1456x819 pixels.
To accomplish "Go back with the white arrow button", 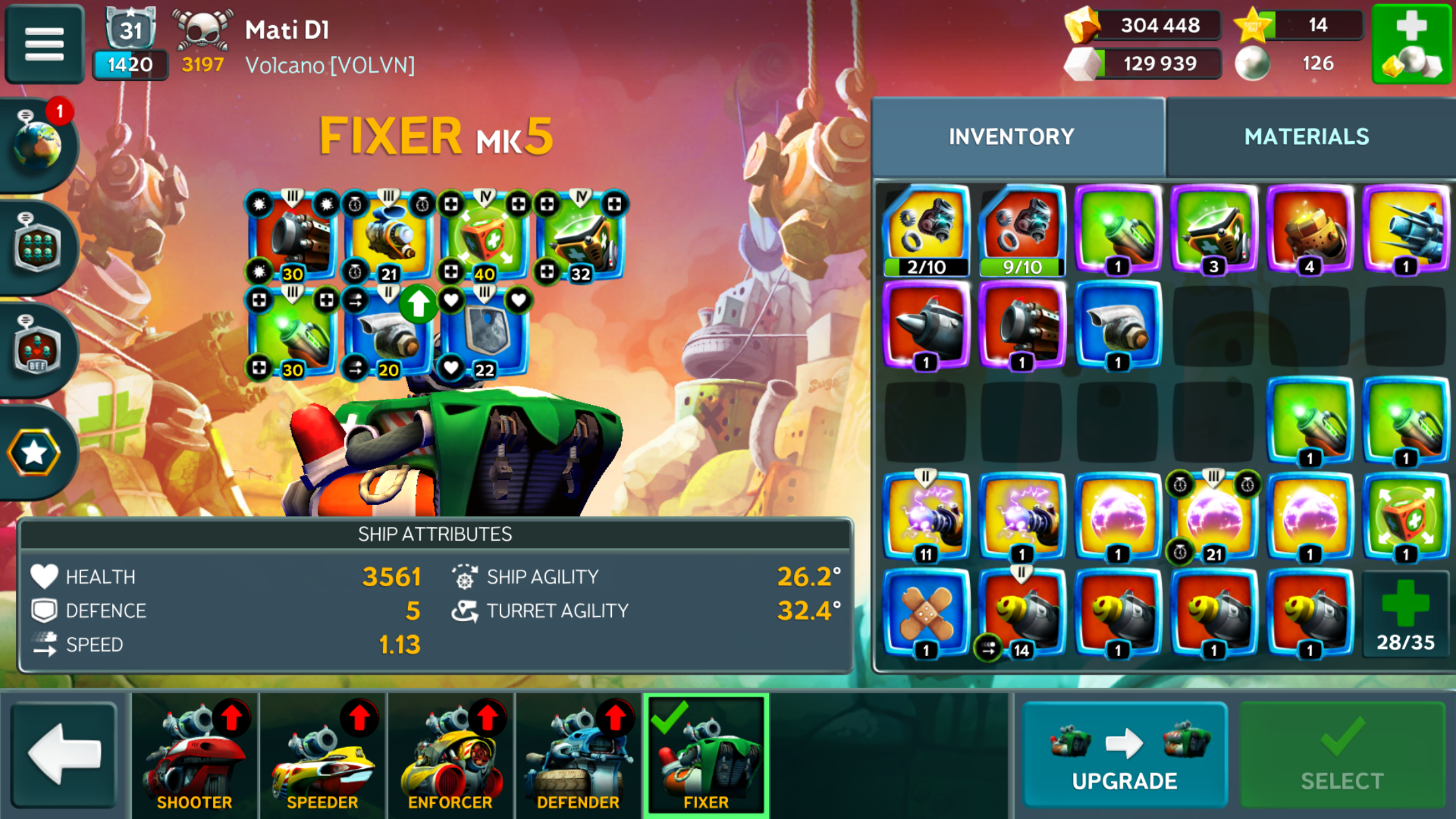I will 64,755.
